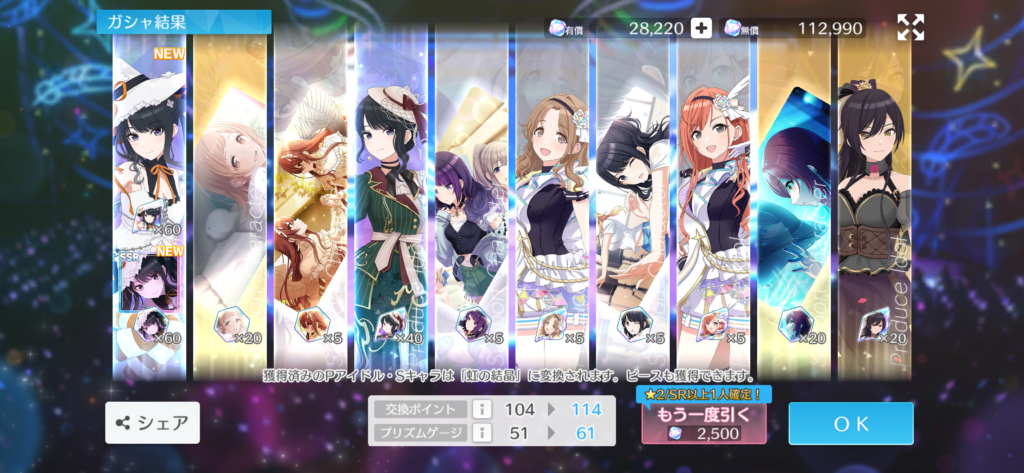Screen dimensions: 1024x473
Task: Add paid jewels with the plus button
Action: point(701,28)
